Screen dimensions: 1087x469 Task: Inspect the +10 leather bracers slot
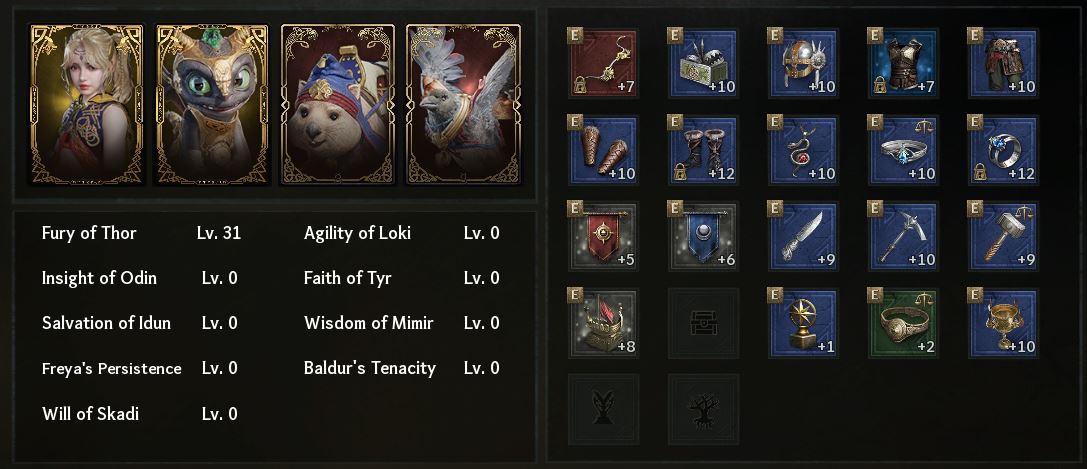(x=603, y=150)
